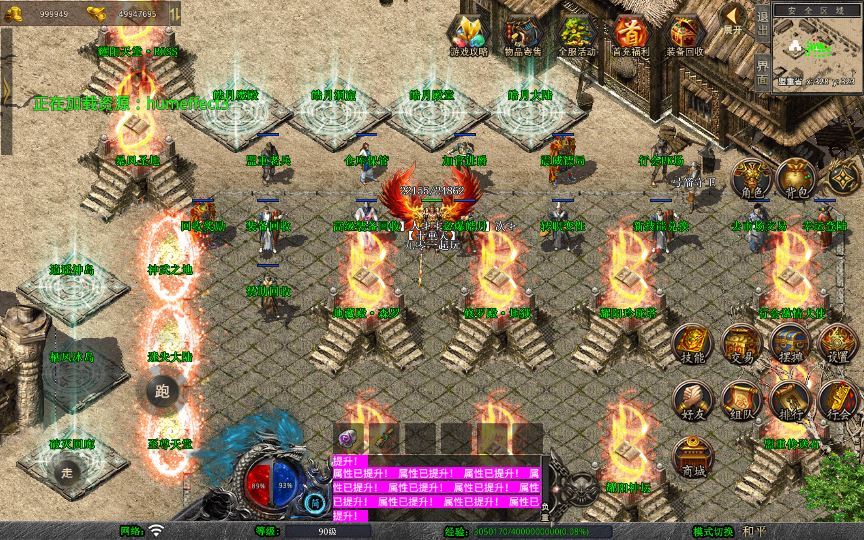Open the 游戏攻略 game guide icon

point(468,33)
